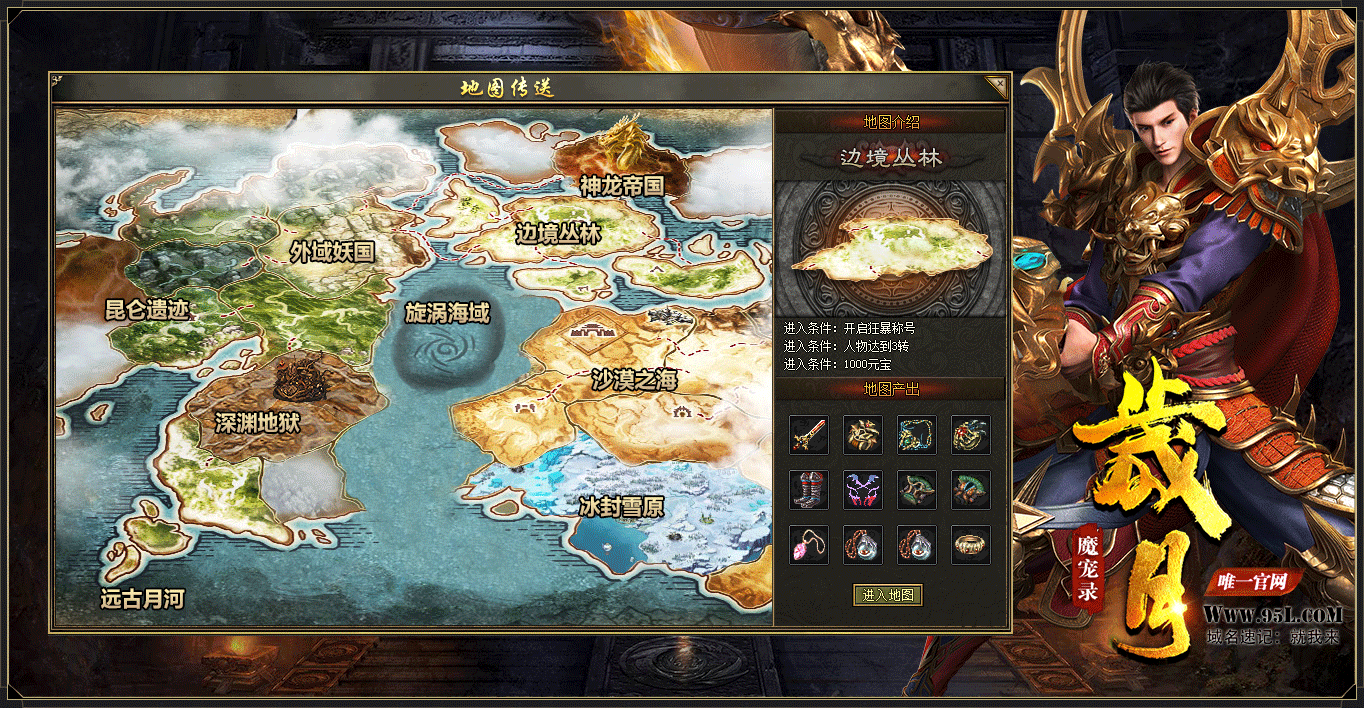Select the 神龙帝国 region on the map
Viewport: 1364px width, 708px height.
(x=621, y=185)
